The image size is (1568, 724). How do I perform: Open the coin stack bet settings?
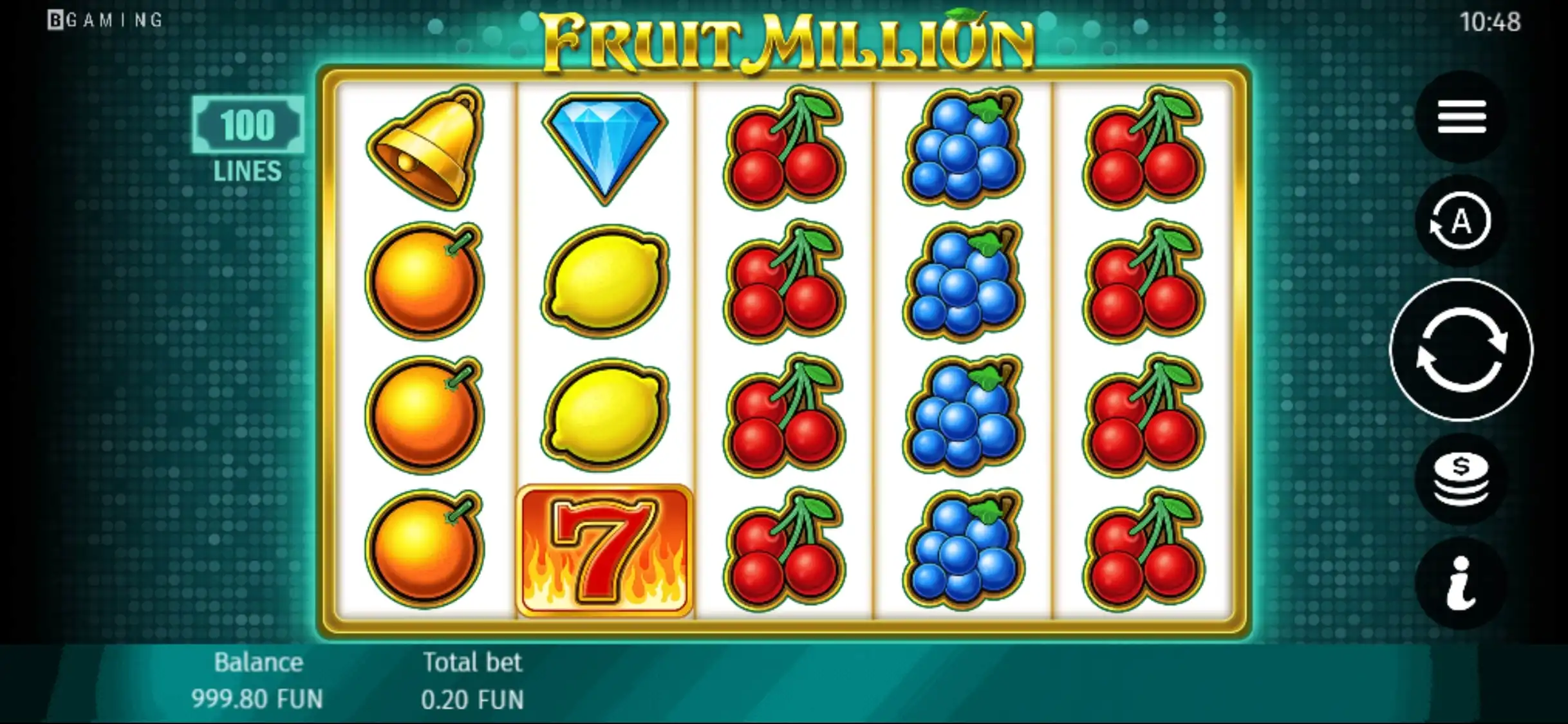[1461, 479]
